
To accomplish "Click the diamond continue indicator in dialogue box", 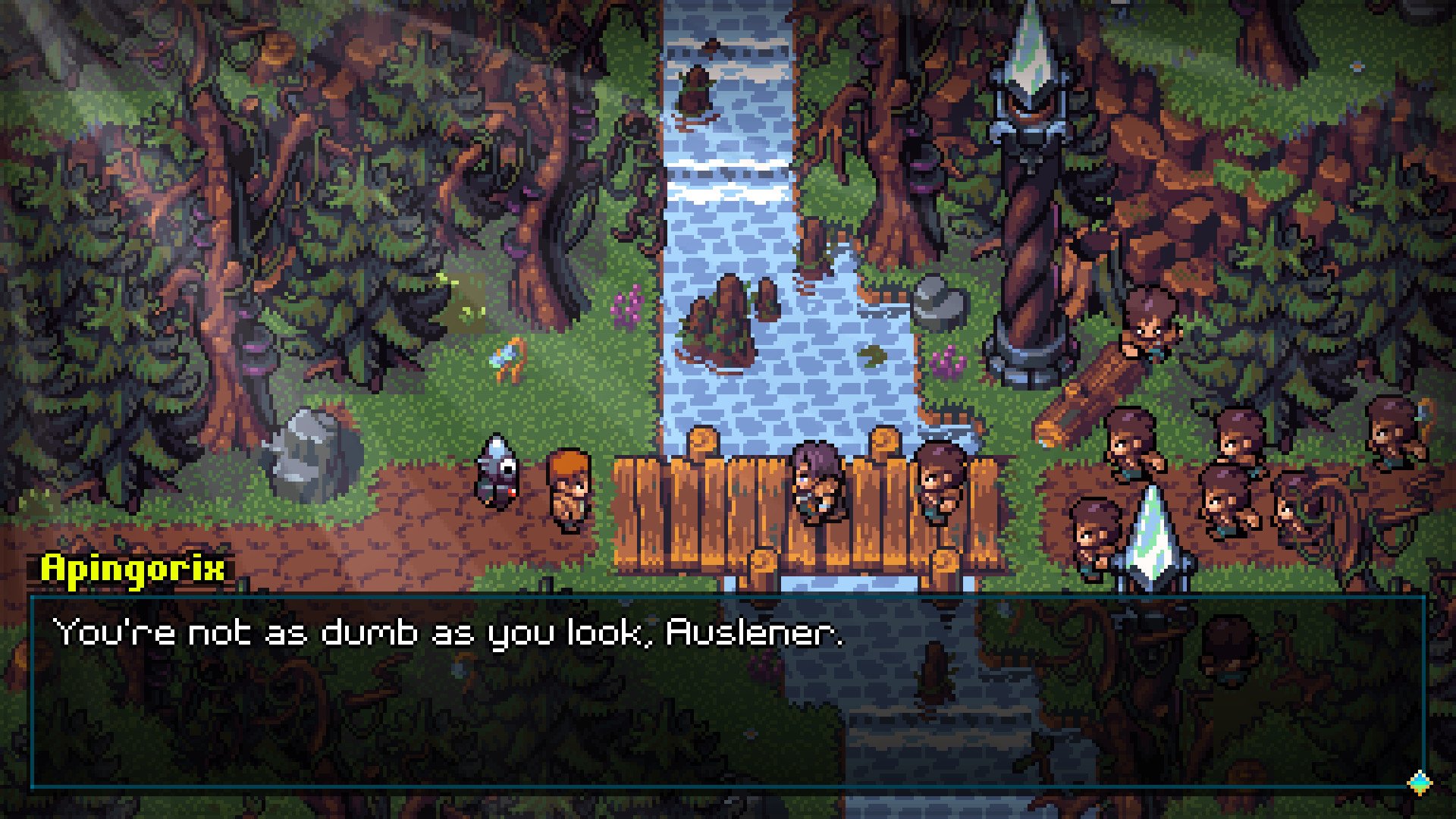I will [x=1419, y=782].
